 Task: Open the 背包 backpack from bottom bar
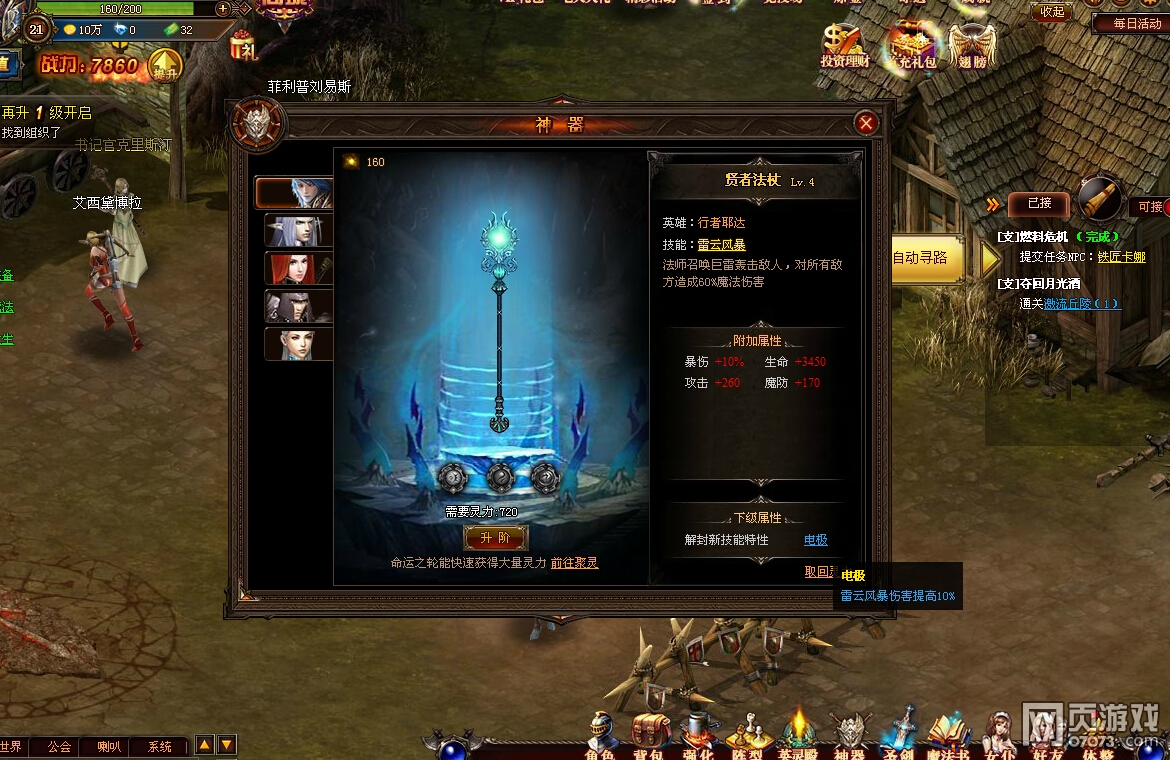tap(648, 738)
